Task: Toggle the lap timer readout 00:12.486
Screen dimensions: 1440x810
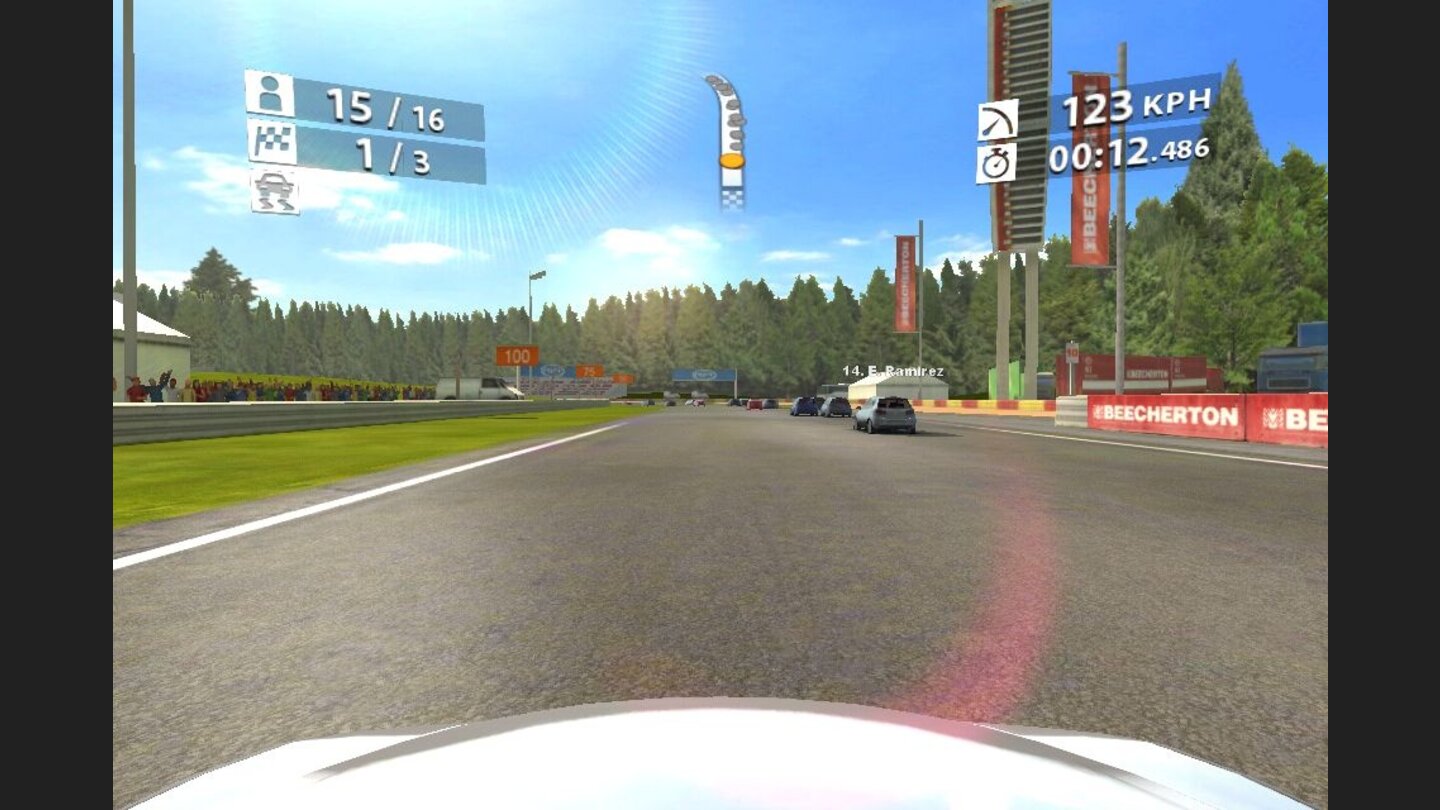Action: pos(1127,152)
